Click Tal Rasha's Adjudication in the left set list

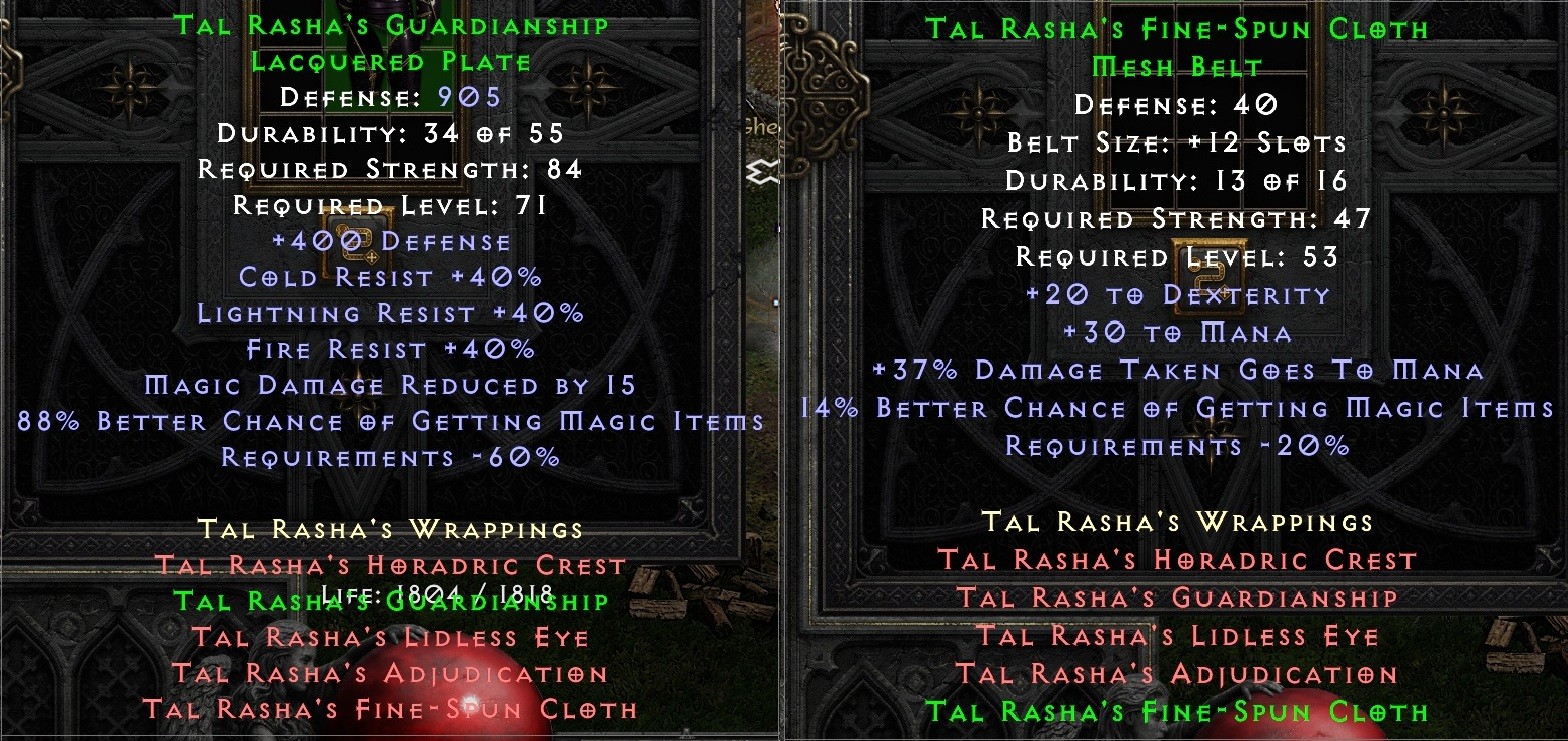[391, 673]
